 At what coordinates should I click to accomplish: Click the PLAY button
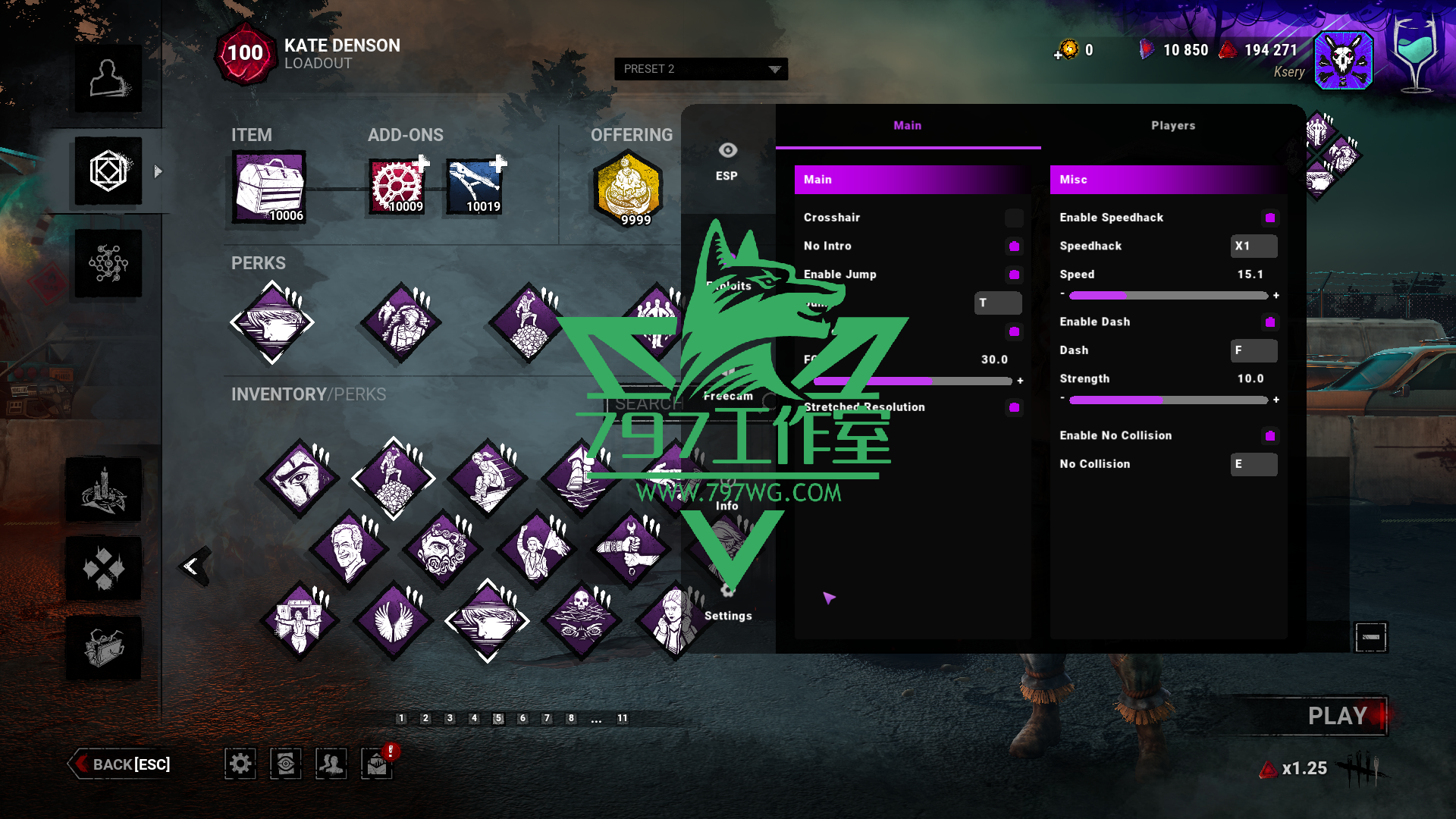point(1336,716)
